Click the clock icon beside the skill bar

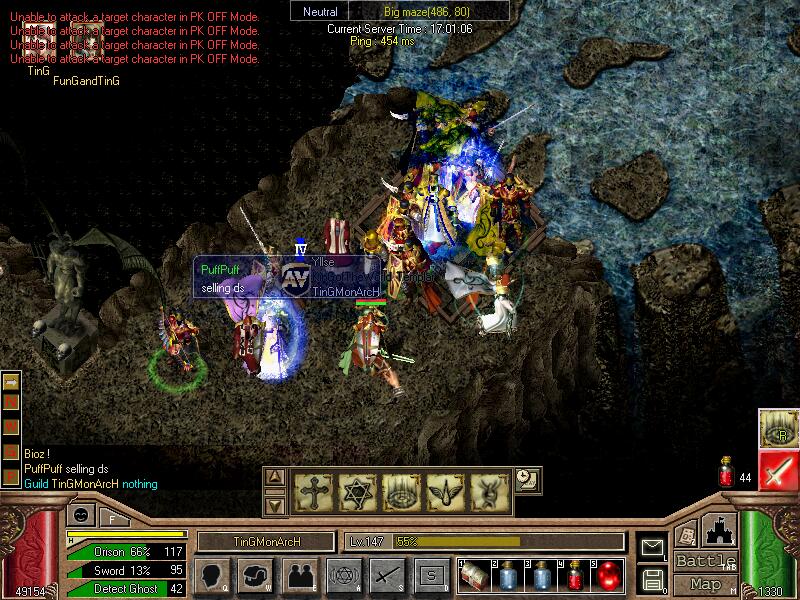click(x=524, y=478)
